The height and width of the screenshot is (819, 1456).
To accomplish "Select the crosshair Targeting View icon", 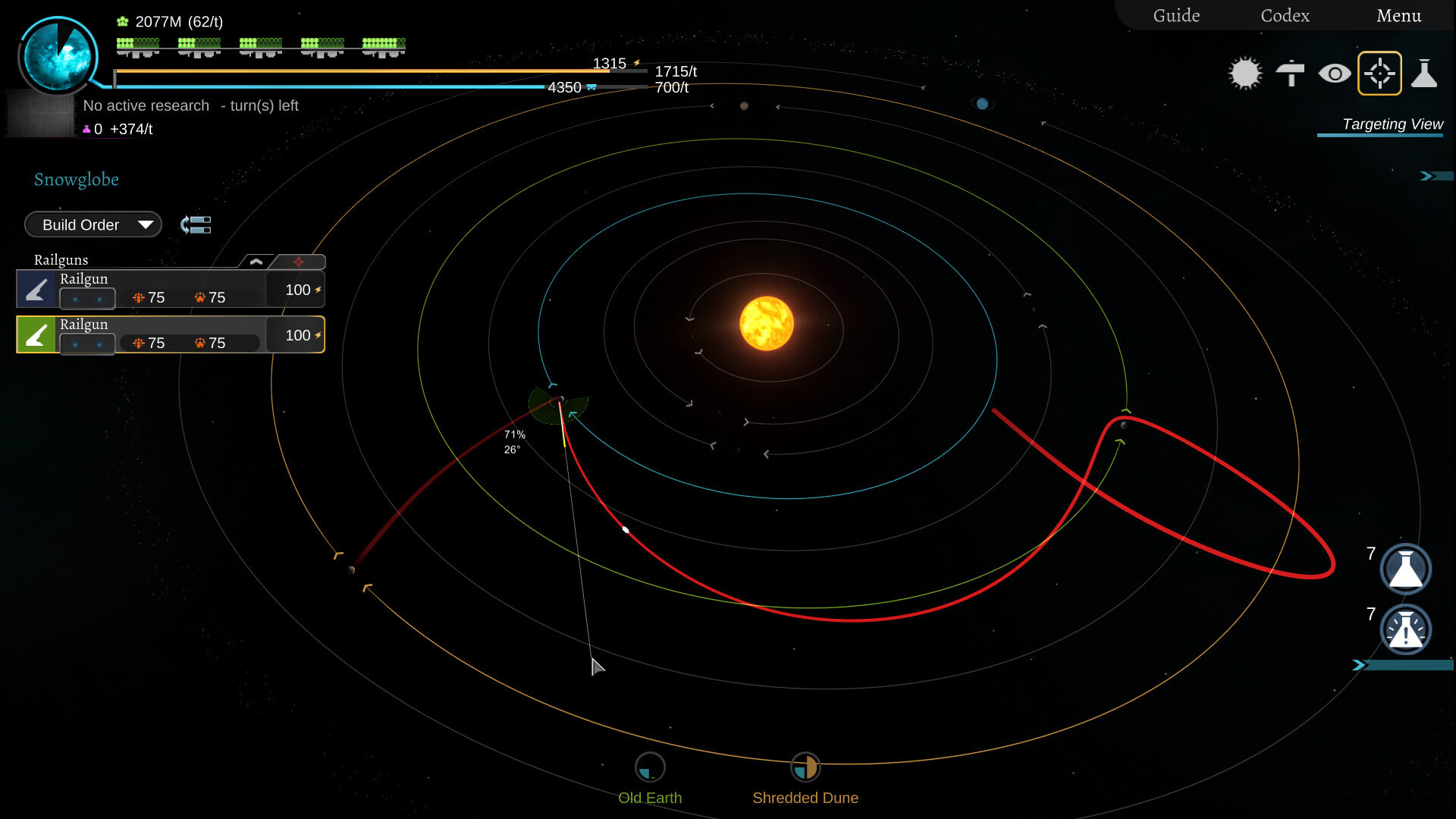I will pyautogui.click(x=1379, y=74).
